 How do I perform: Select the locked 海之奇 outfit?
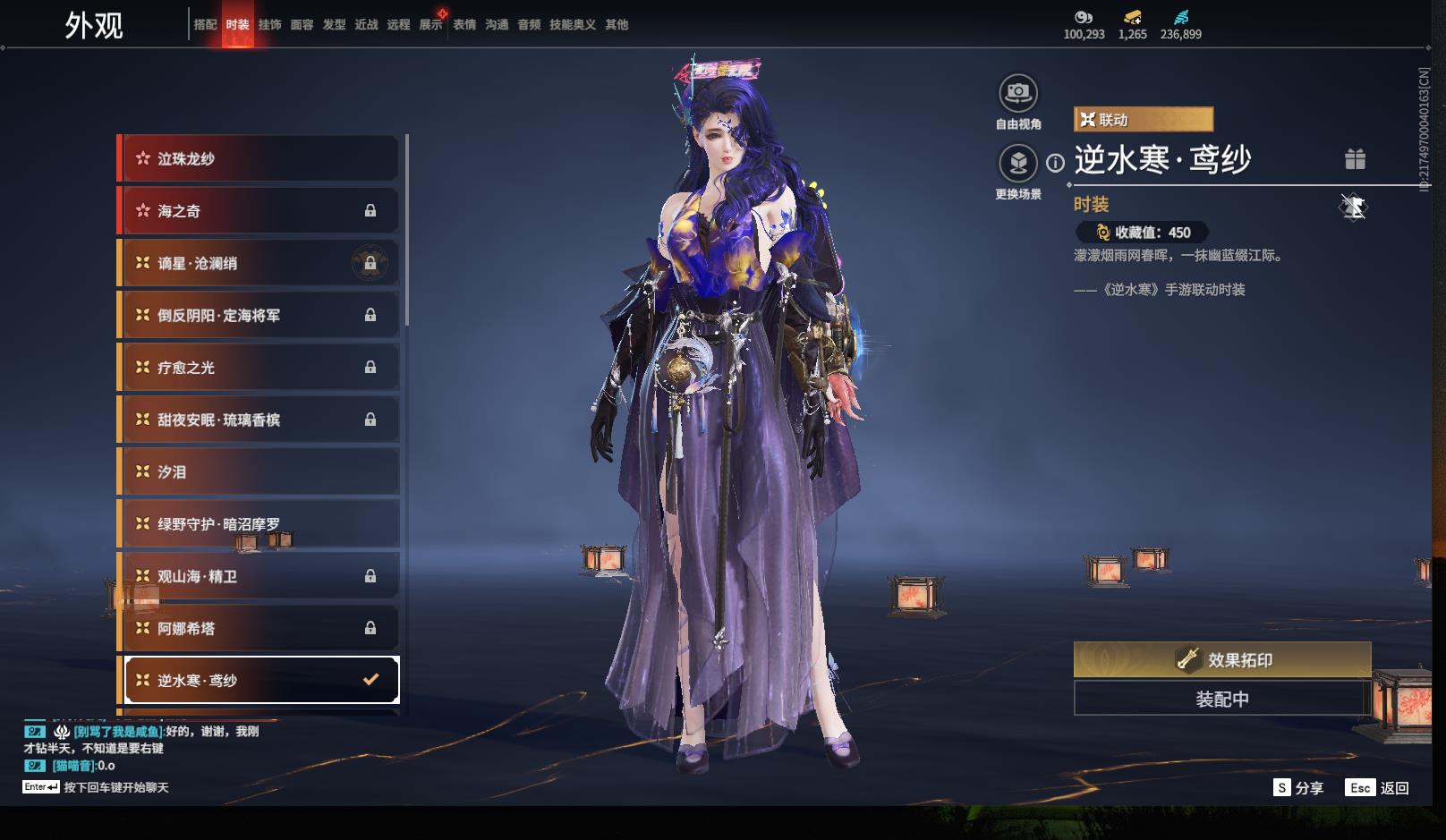(259, 211)
